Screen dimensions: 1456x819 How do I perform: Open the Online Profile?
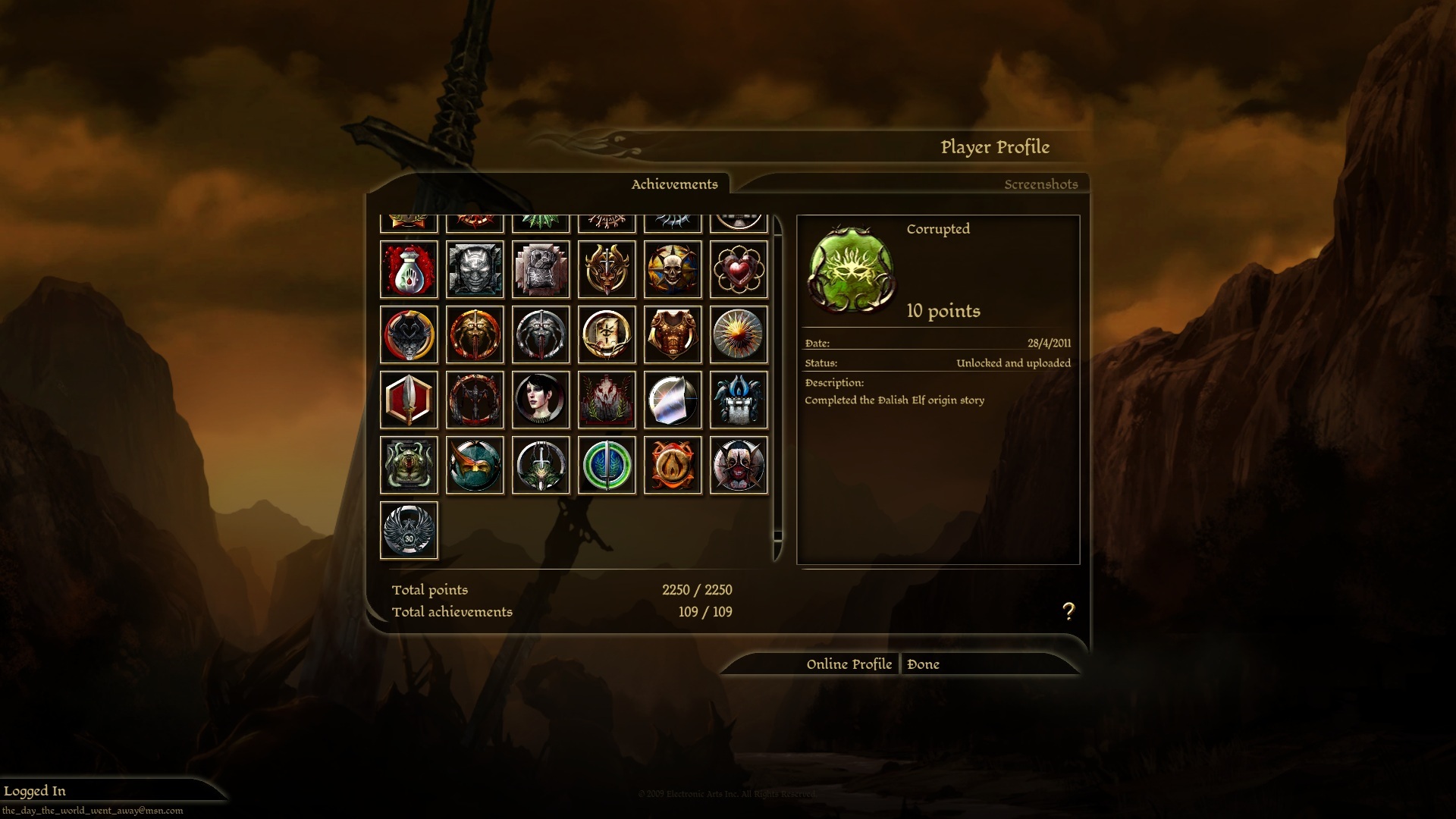tap(849, 664)
